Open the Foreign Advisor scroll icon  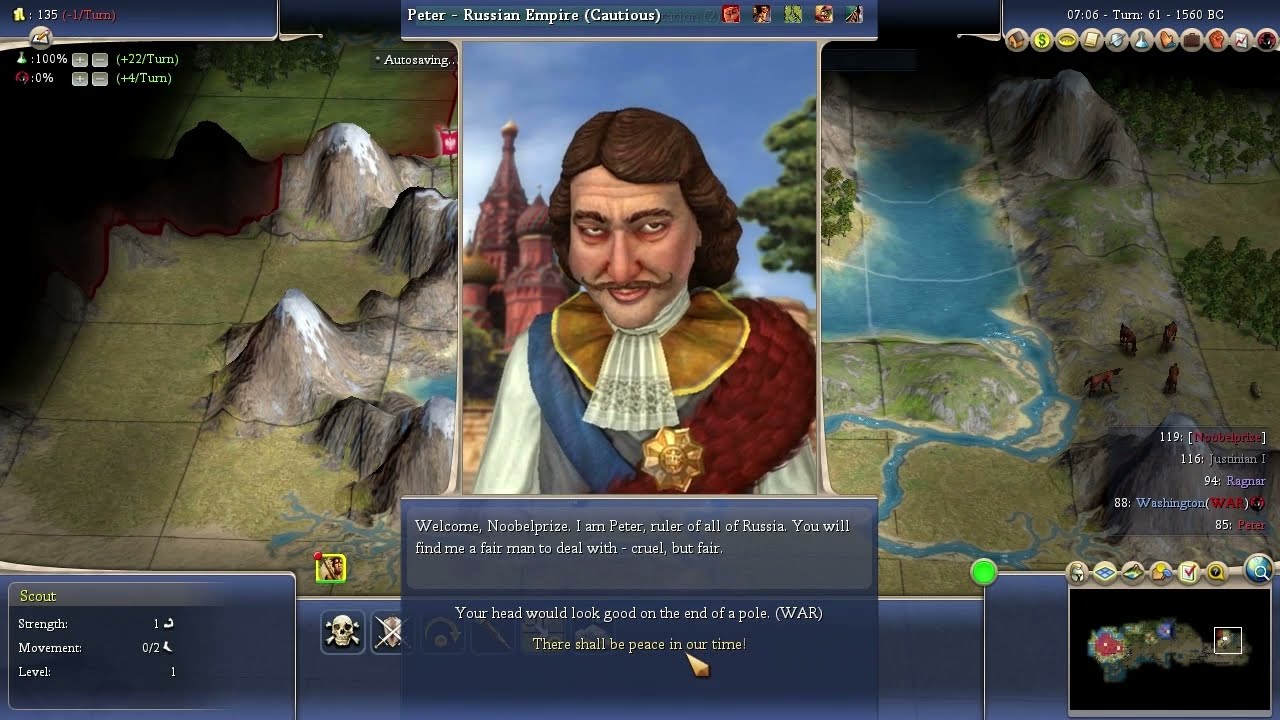click(x=1092, y=41)
